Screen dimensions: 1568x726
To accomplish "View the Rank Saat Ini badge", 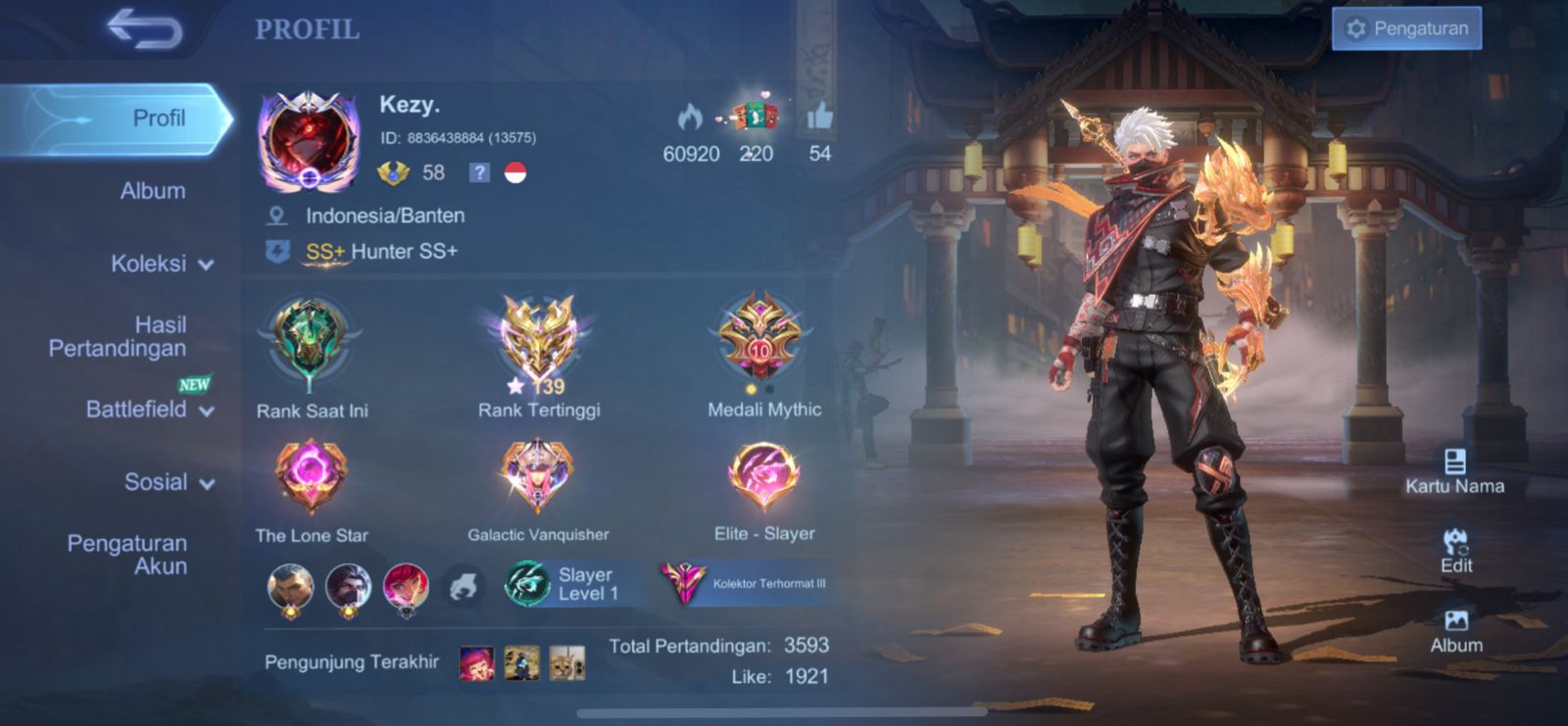I will coord(311,343).
